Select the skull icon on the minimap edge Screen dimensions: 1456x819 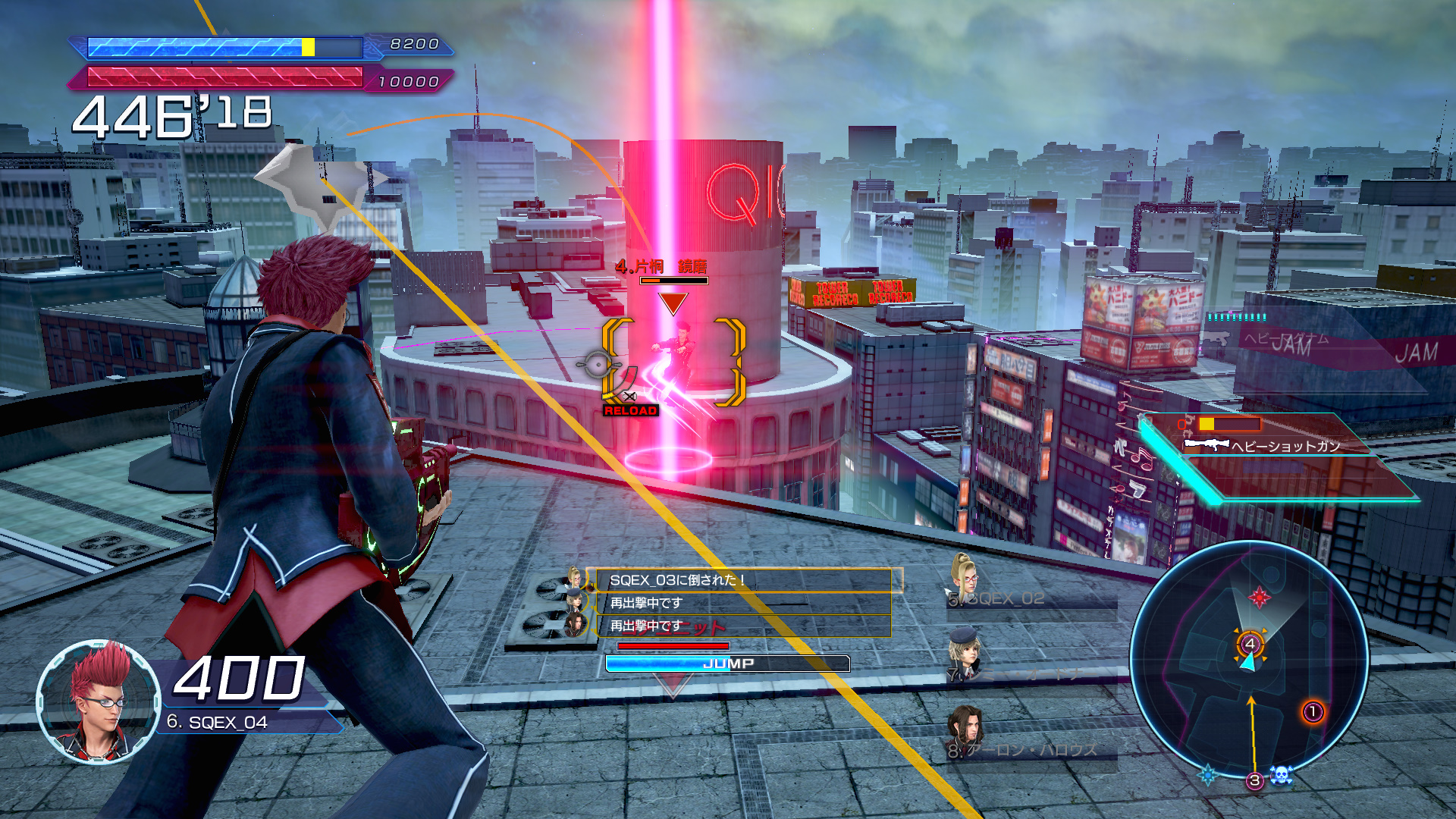[x=1281, y=775]
